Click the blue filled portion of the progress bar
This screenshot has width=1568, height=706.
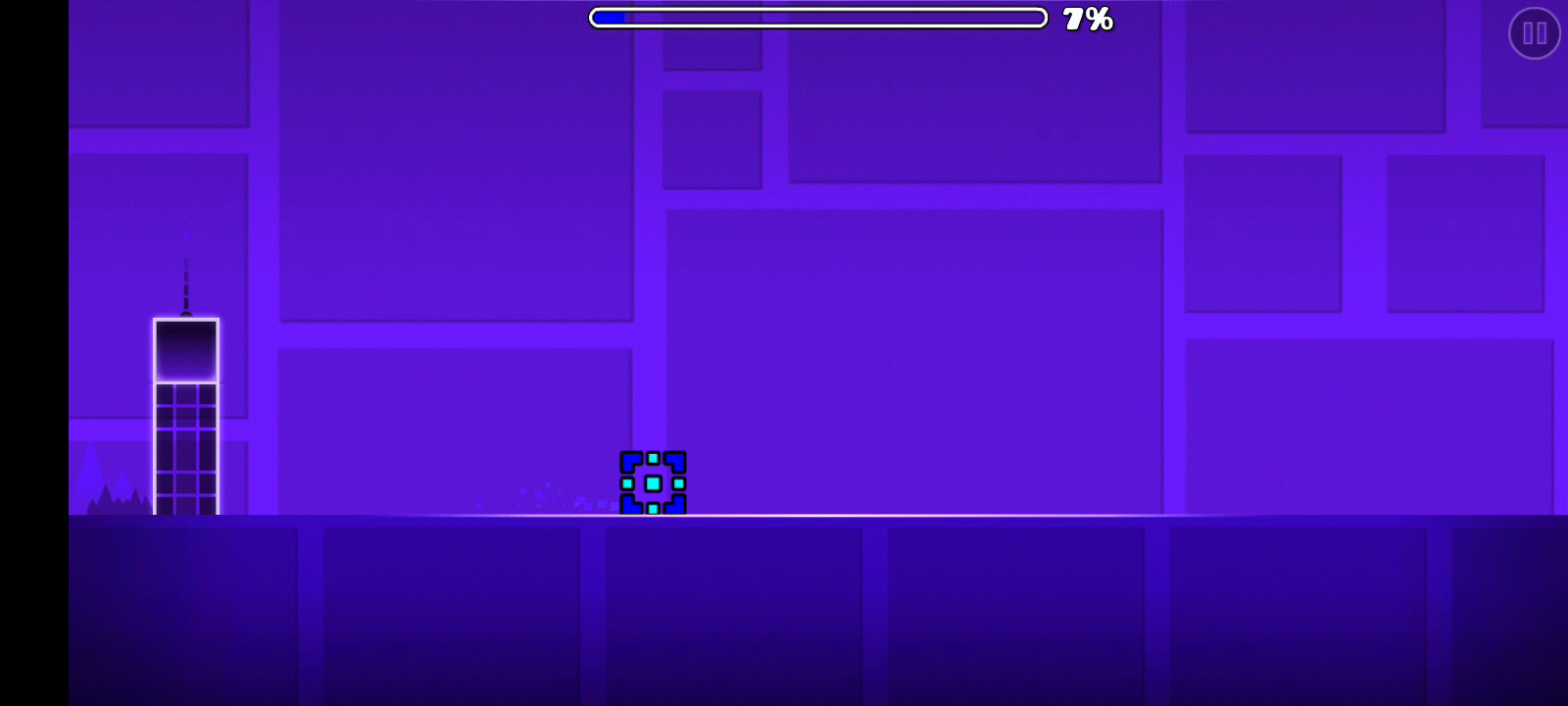coord(608,16)
